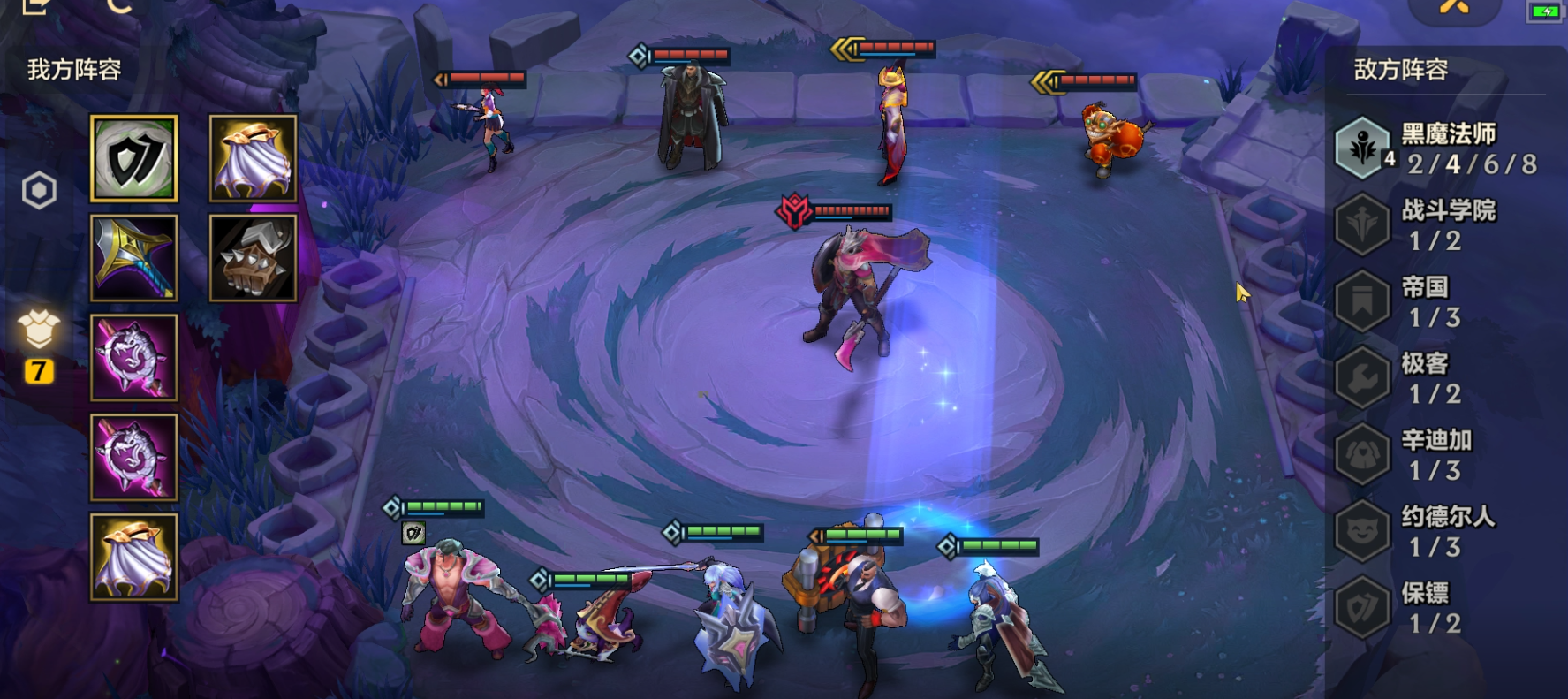The width and height of the screenshot is (1568, 699).
Task: Select the golden blade item slot
Action: [134, 258]
